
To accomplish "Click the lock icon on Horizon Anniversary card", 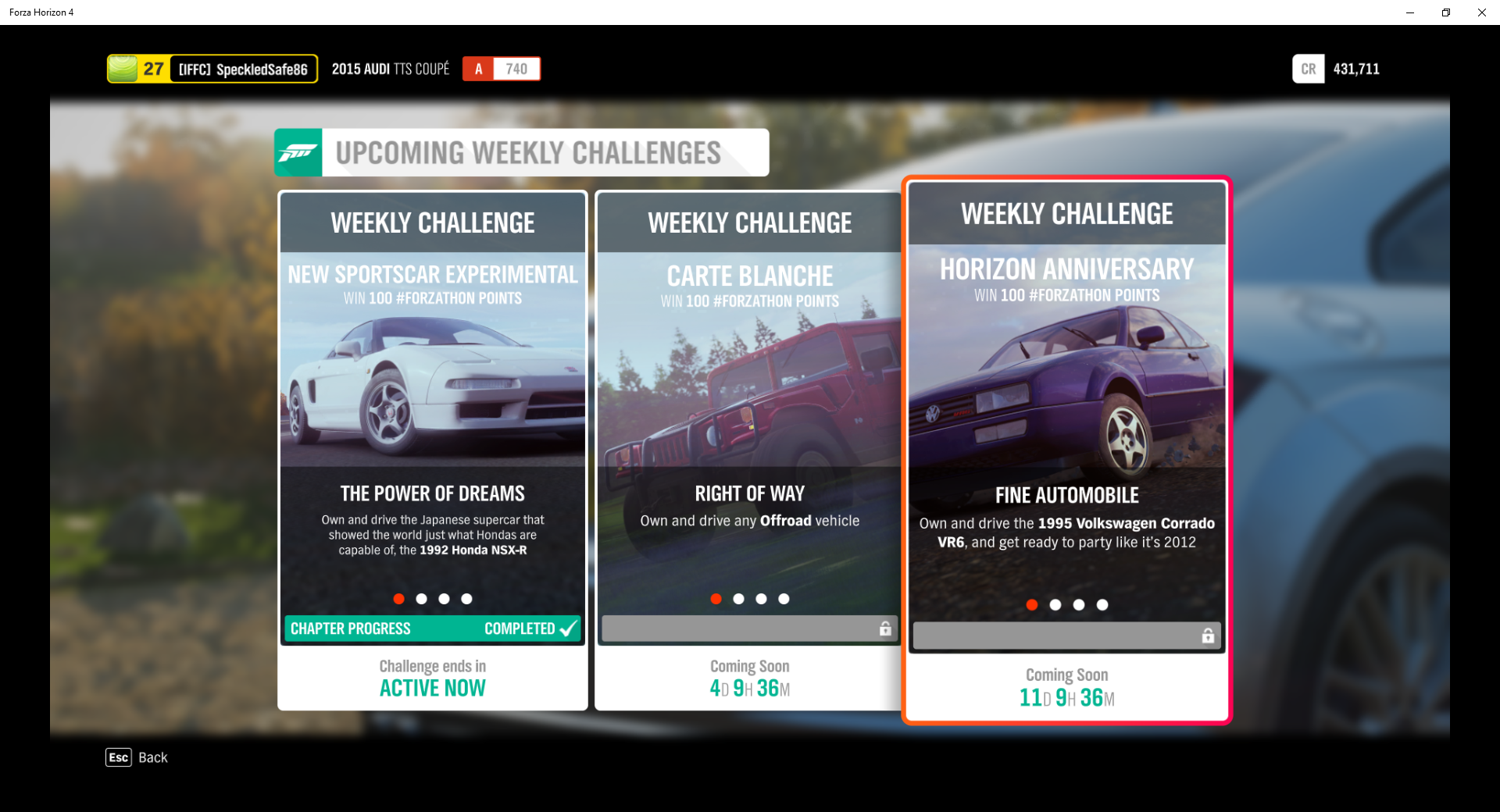I will coord(1207,635).
